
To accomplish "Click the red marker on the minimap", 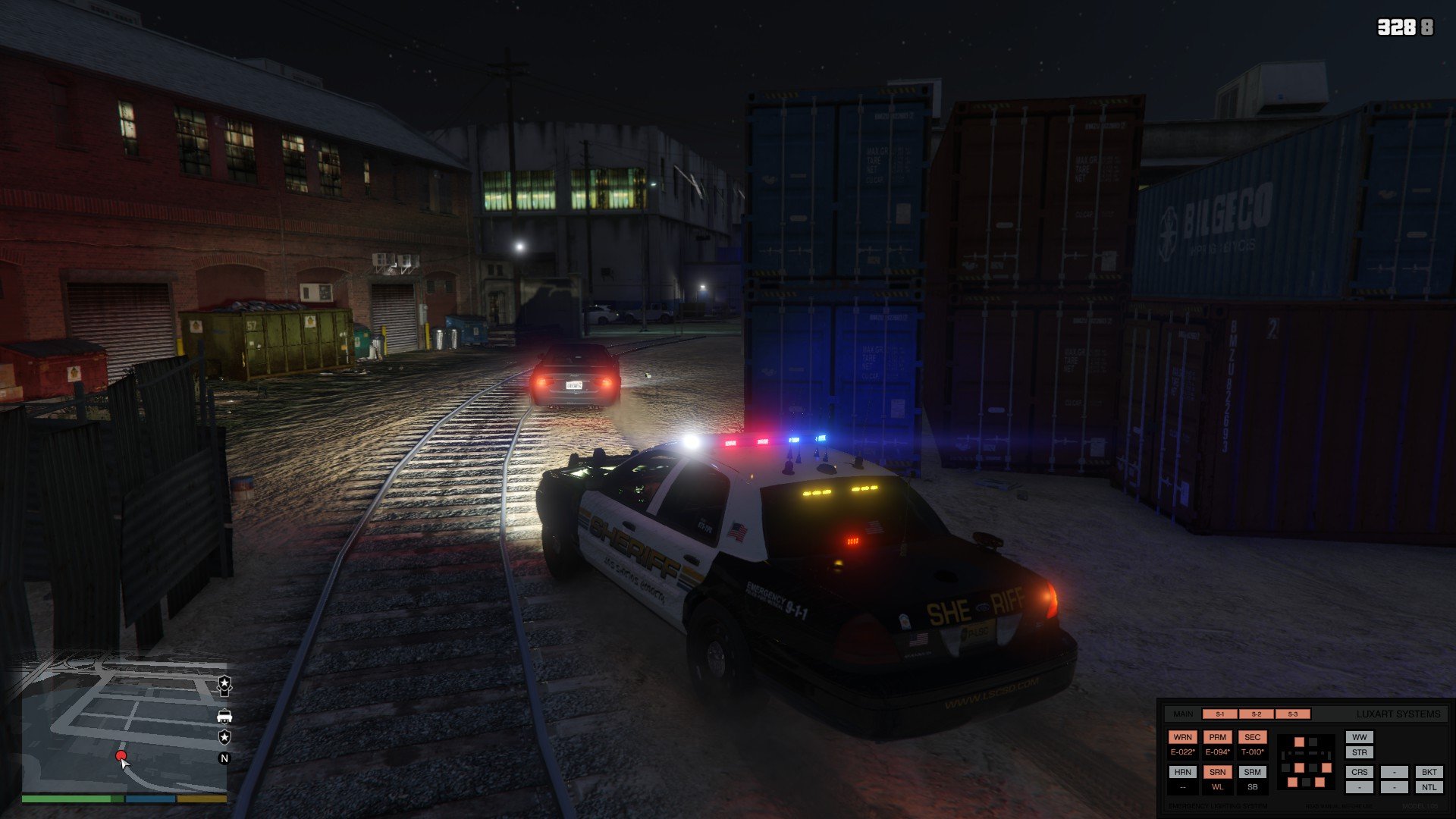I will tap(121, 757).
